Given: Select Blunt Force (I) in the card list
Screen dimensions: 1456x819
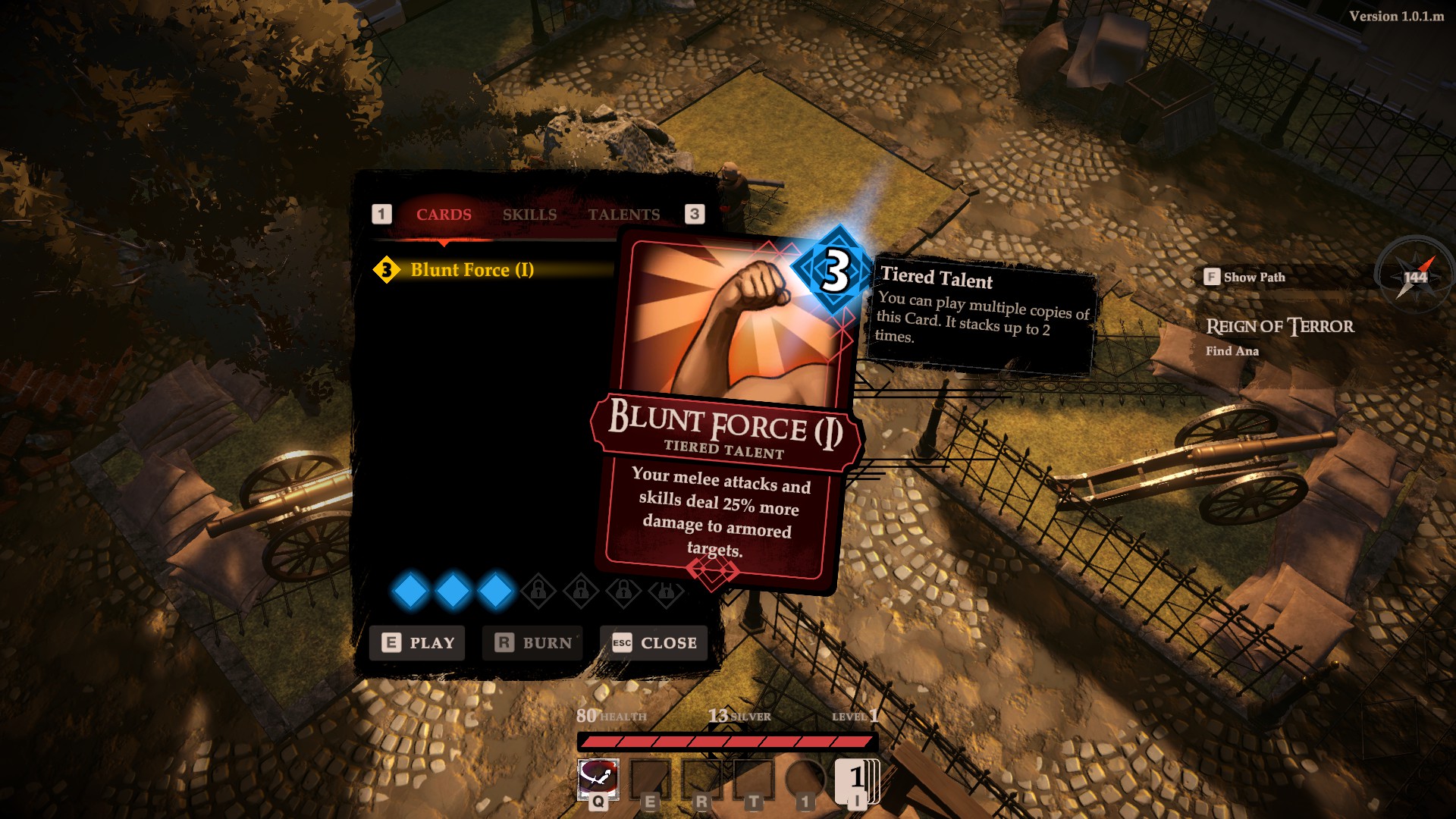Looking at the screenshot, I should (471, 270).
